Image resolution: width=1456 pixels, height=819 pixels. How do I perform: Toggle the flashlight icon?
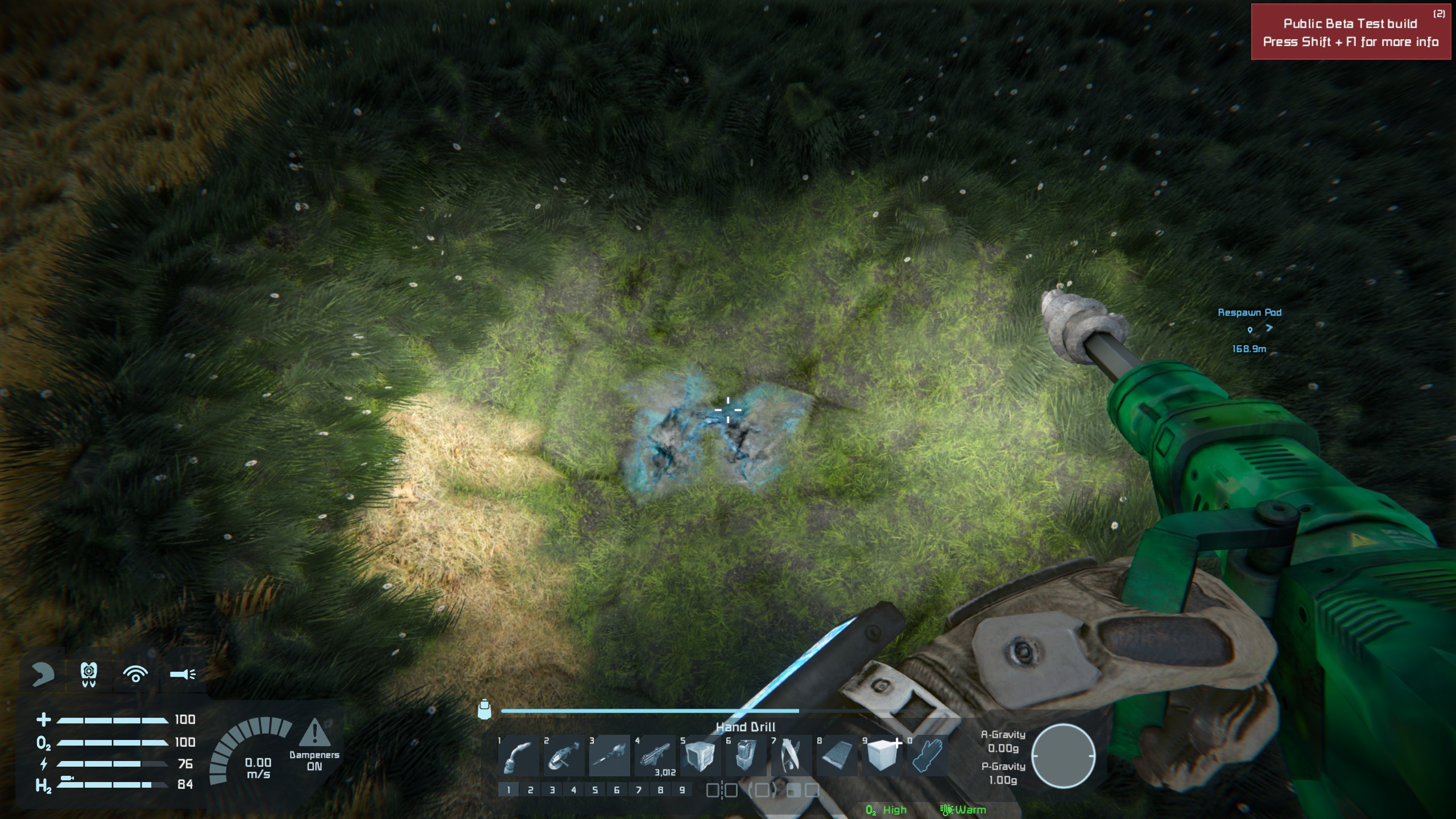(183, 675)
